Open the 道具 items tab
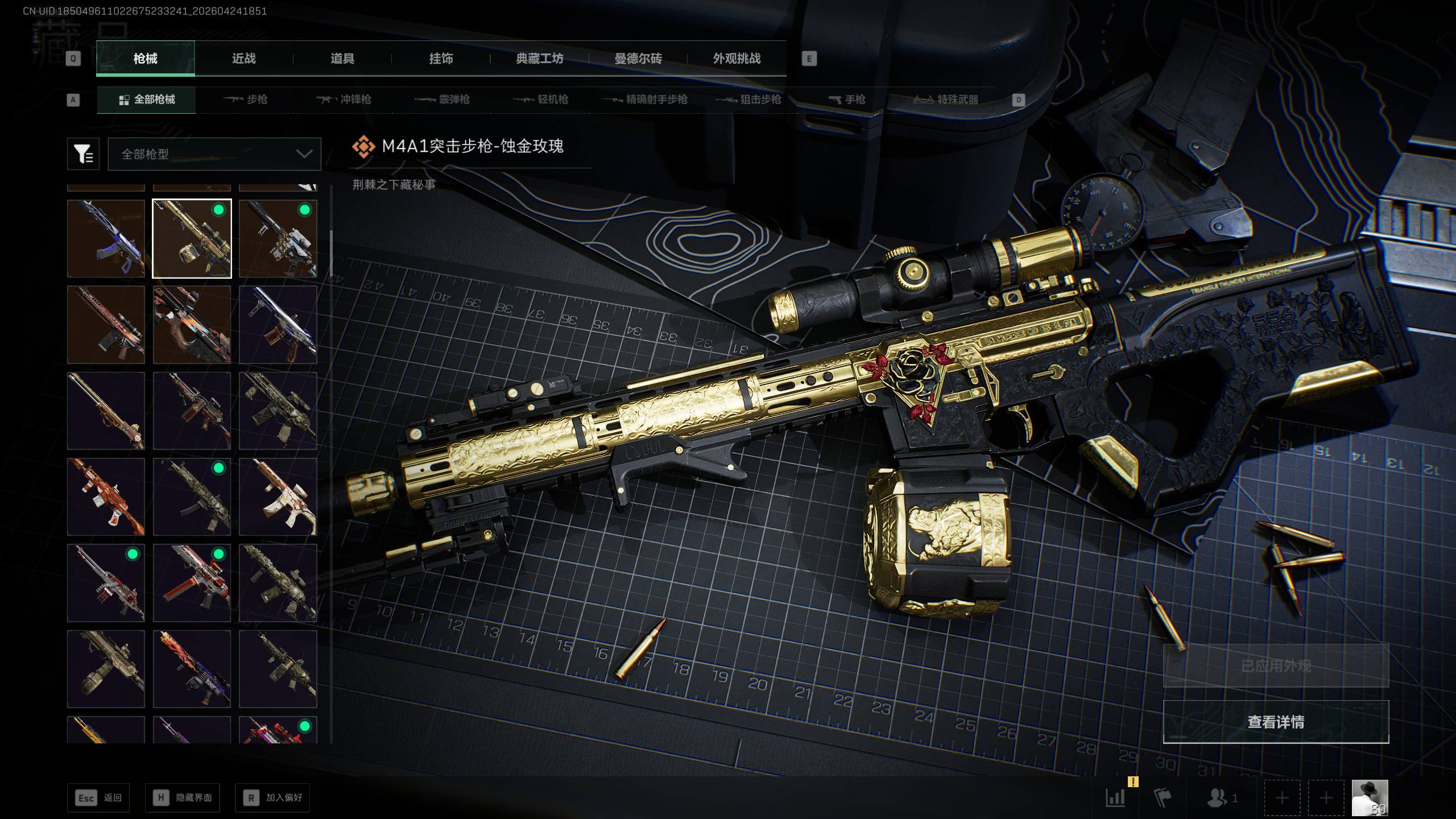Viewport: 1456px width, 819px height. click(342, 59)
